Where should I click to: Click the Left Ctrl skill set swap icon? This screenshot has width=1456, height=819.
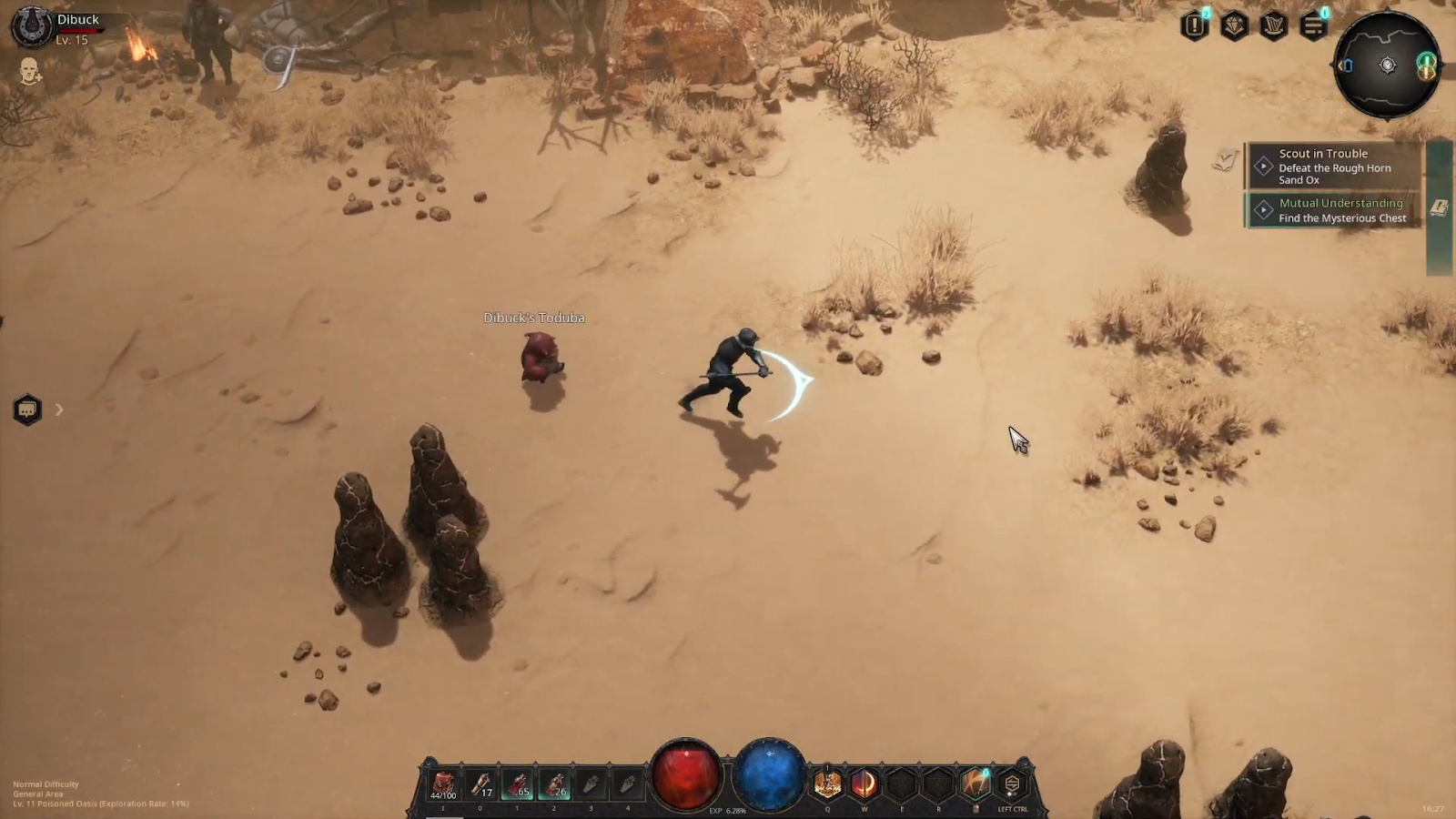(1012, 784)
